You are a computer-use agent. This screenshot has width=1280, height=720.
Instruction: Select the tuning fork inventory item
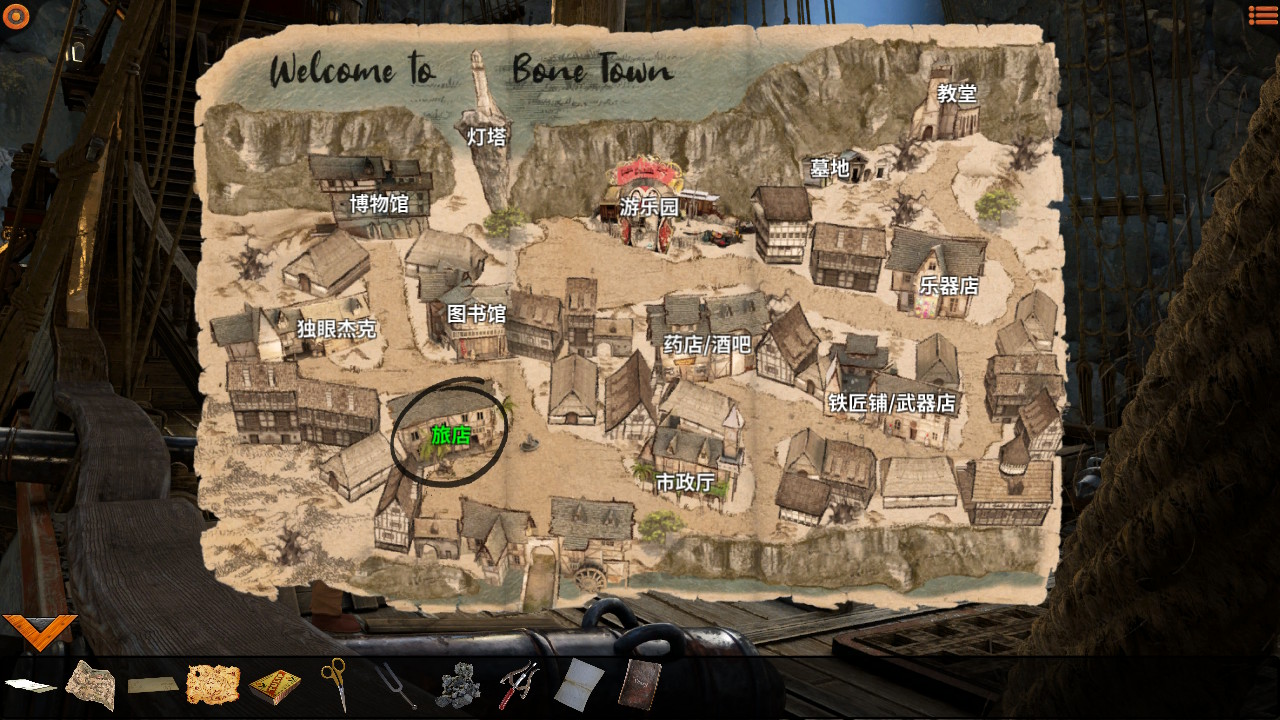pos(396,686)
